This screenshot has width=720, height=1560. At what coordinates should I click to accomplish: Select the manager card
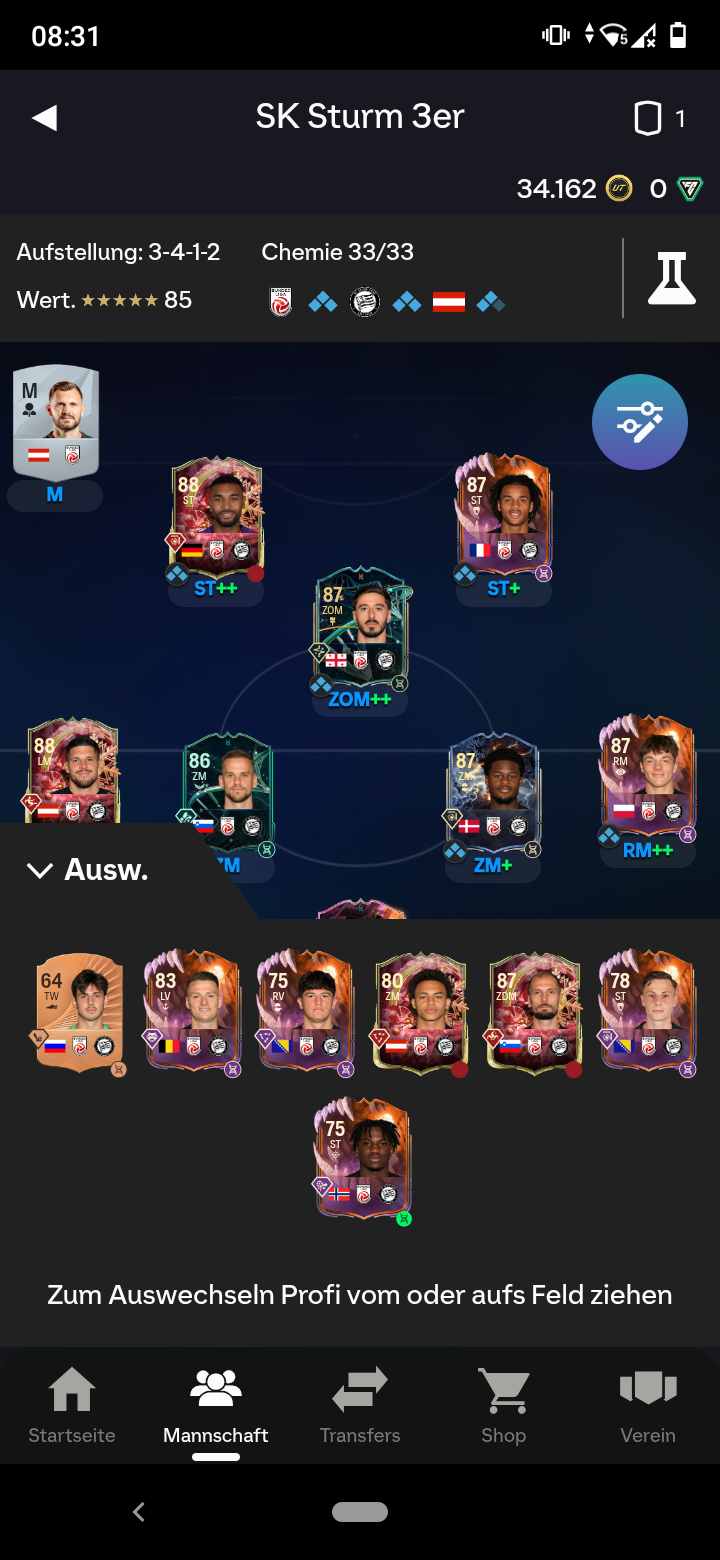56,420
